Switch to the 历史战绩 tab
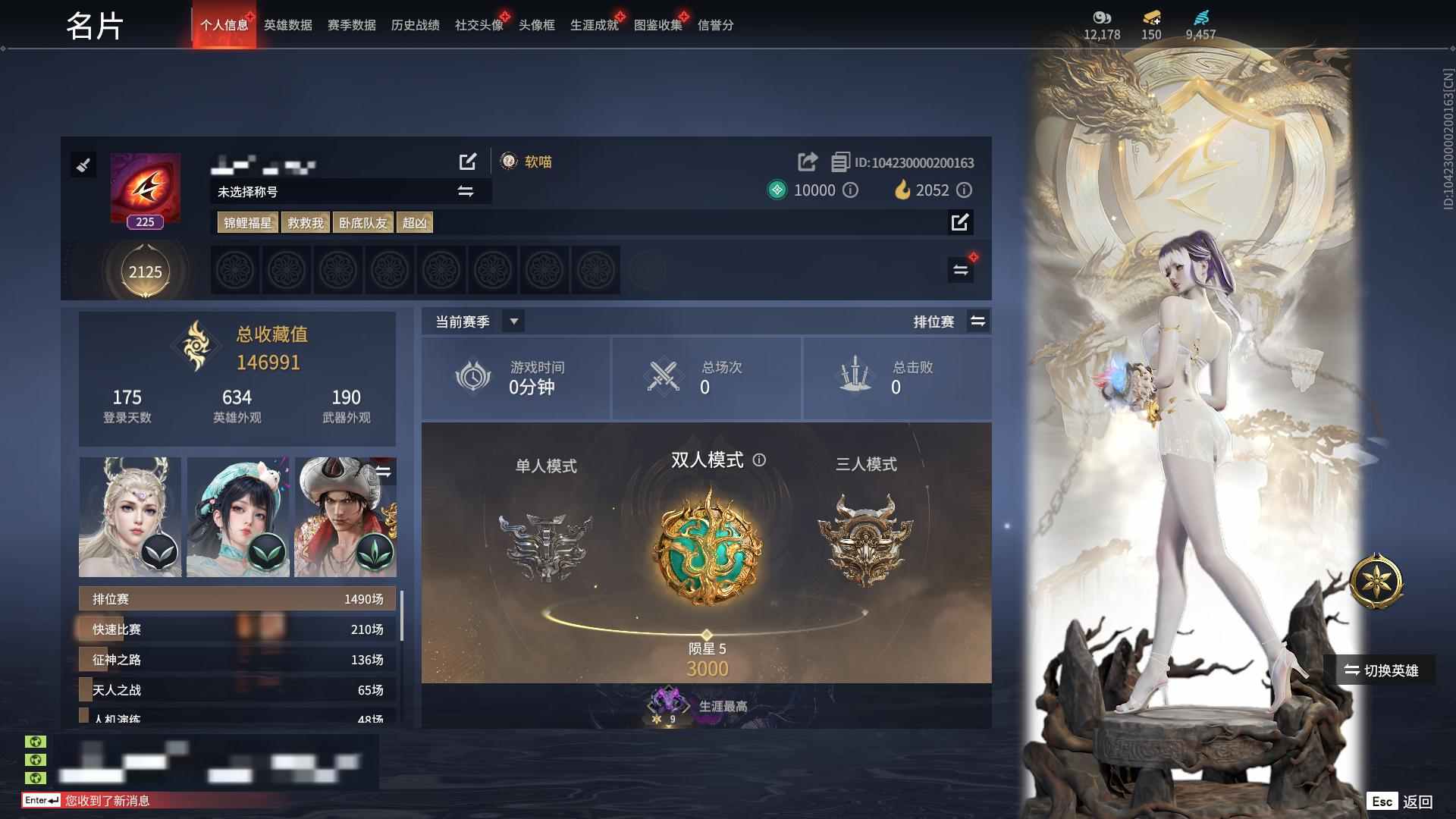The image size is (1456, 819). [416, 24]
